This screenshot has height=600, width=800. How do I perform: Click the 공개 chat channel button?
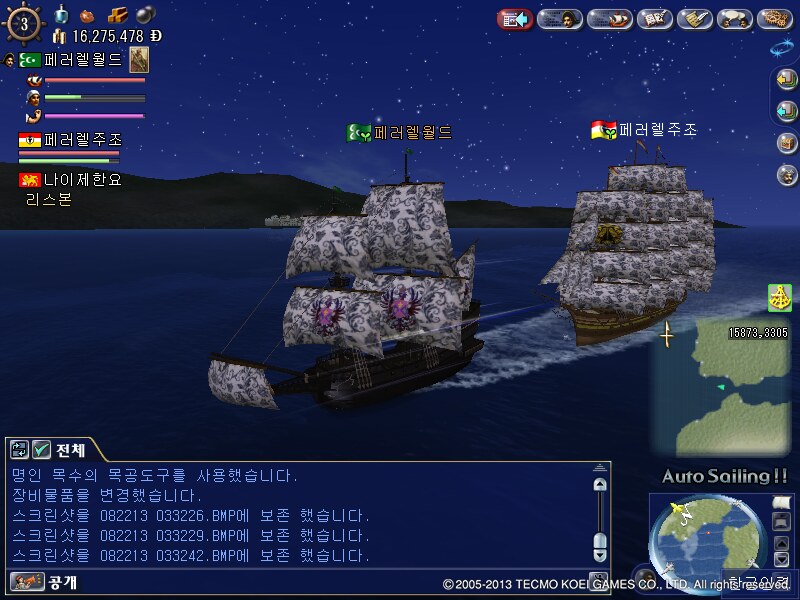coord(46,581)
